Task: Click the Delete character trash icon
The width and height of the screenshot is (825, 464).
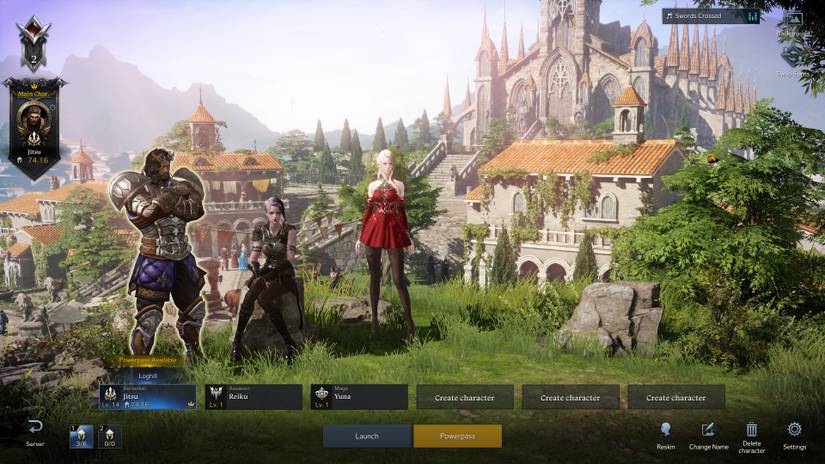Action: click(x=752, y=430)
